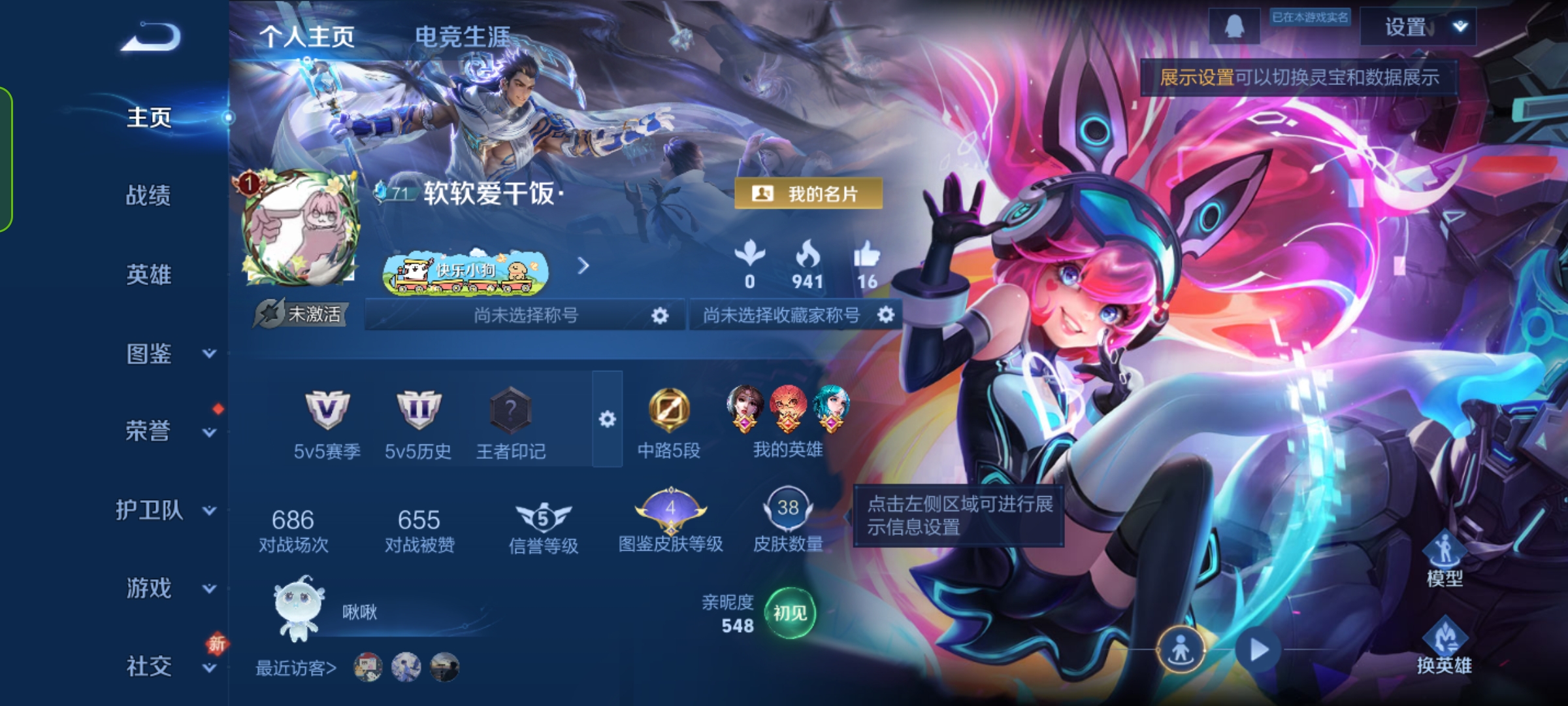Image resolution: width=1568 pixels, height=706 pixels.
Task: Click the play triangle button
Action: click(1258, 650)
